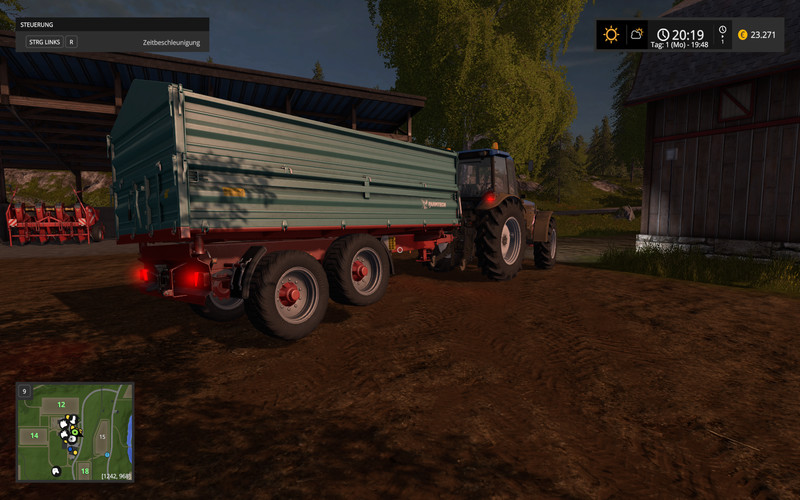The image size is (800, 500).
Task: Select the partly cloudy forecast icon
Action: [x=637, y=35]
